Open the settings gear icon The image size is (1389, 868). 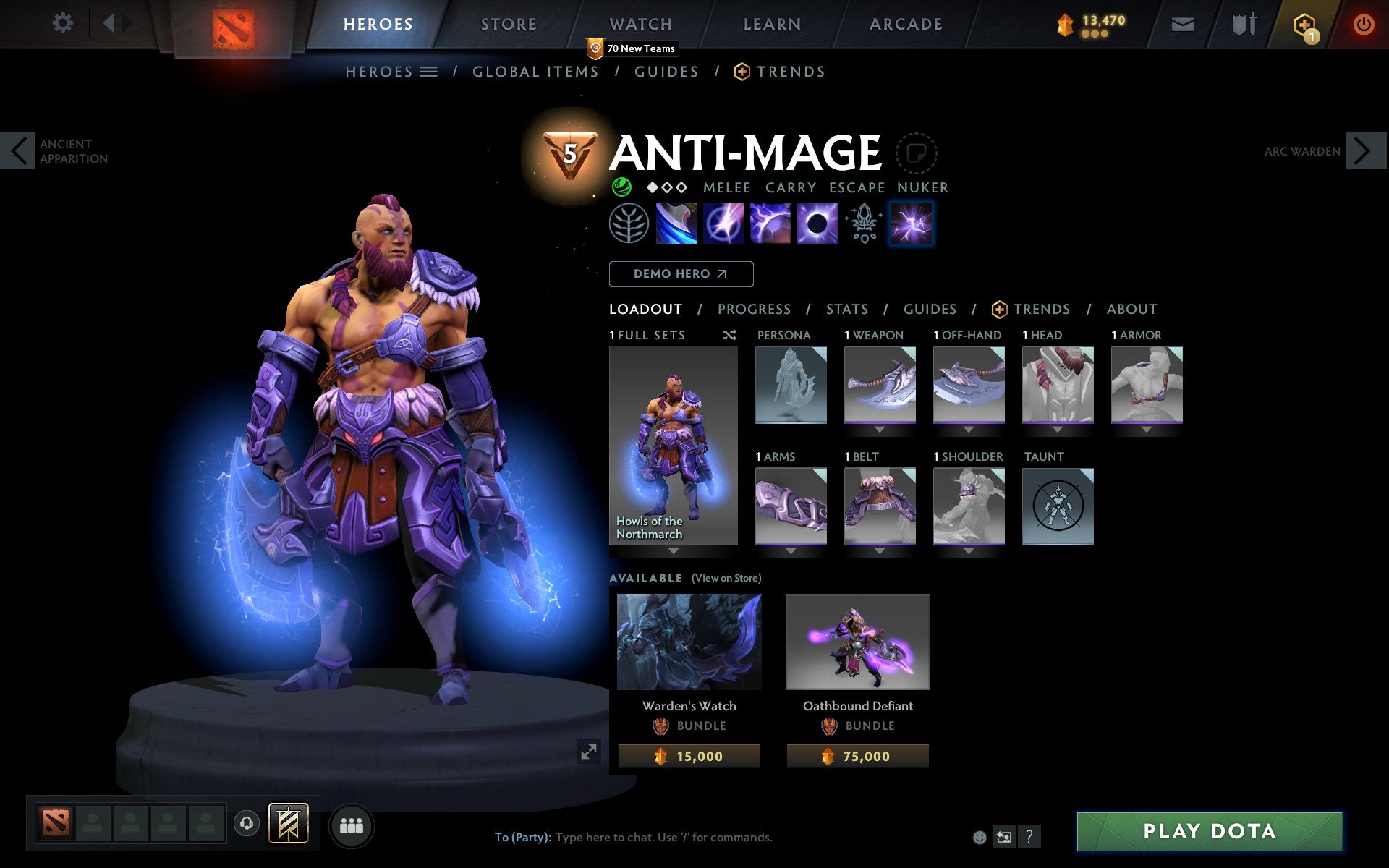click(64, 23)
